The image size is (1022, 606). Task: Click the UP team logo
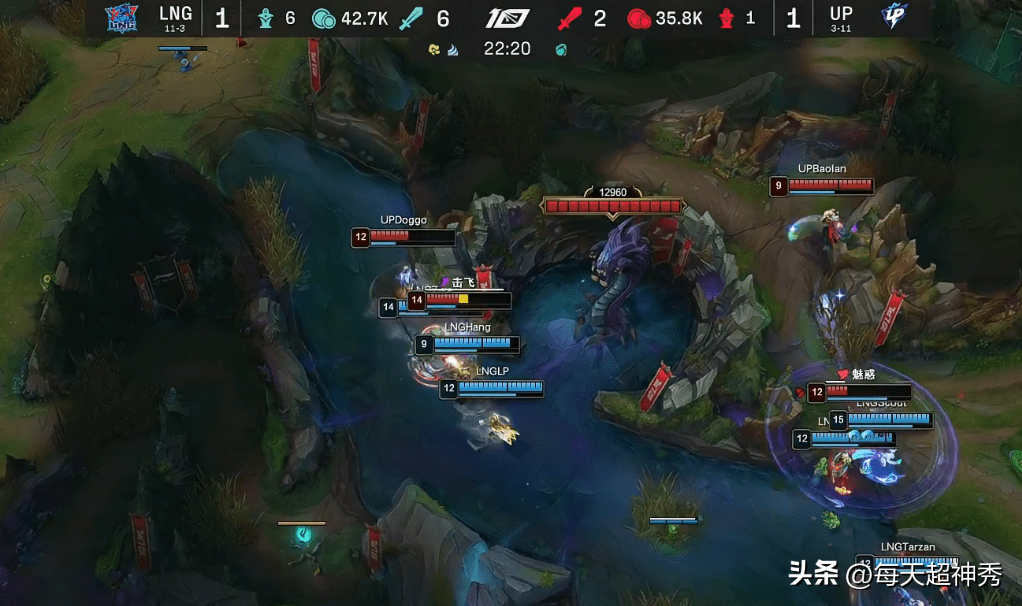coord(893,17)
